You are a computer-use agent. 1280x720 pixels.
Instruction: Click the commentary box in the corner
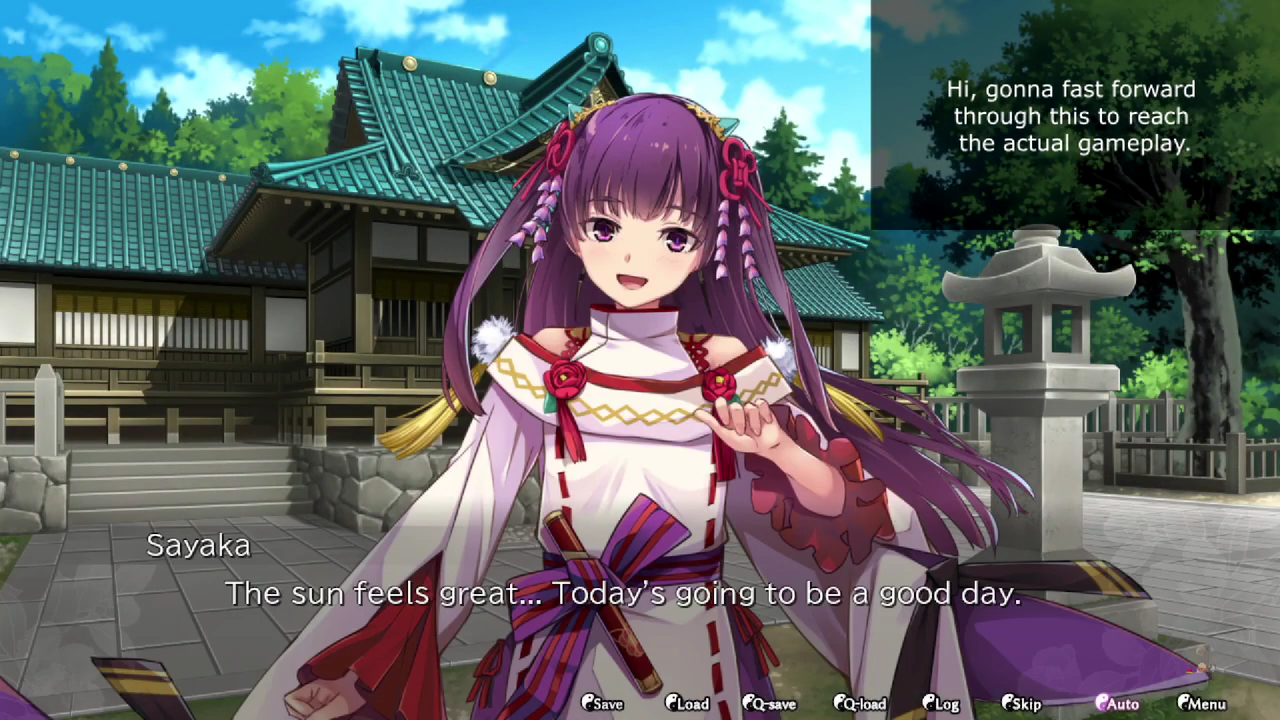[x=1071, y=116]
